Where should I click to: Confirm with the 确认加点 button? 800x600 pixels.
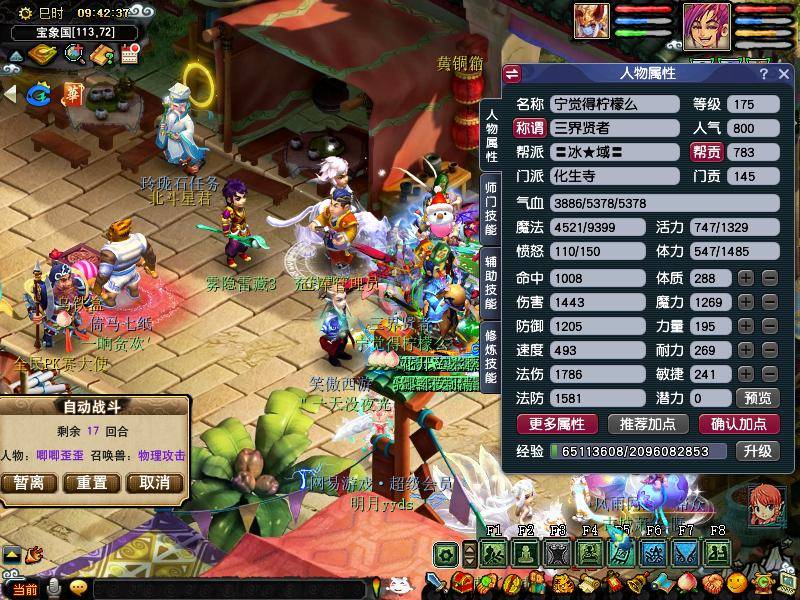(x=738, y=424)
